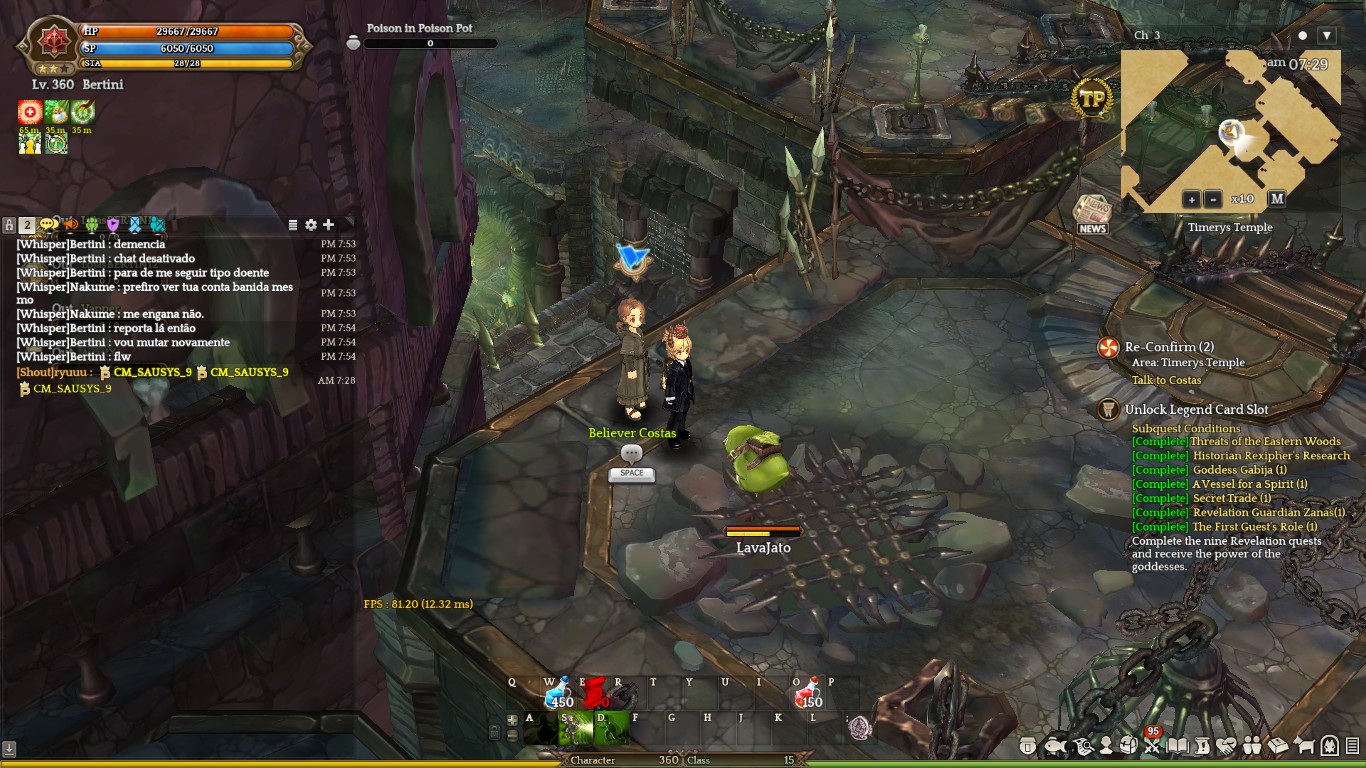Viewport: 1366px width, 768px height.
Task: Toggle the chat window lock icon
Action: pos(9,225)
